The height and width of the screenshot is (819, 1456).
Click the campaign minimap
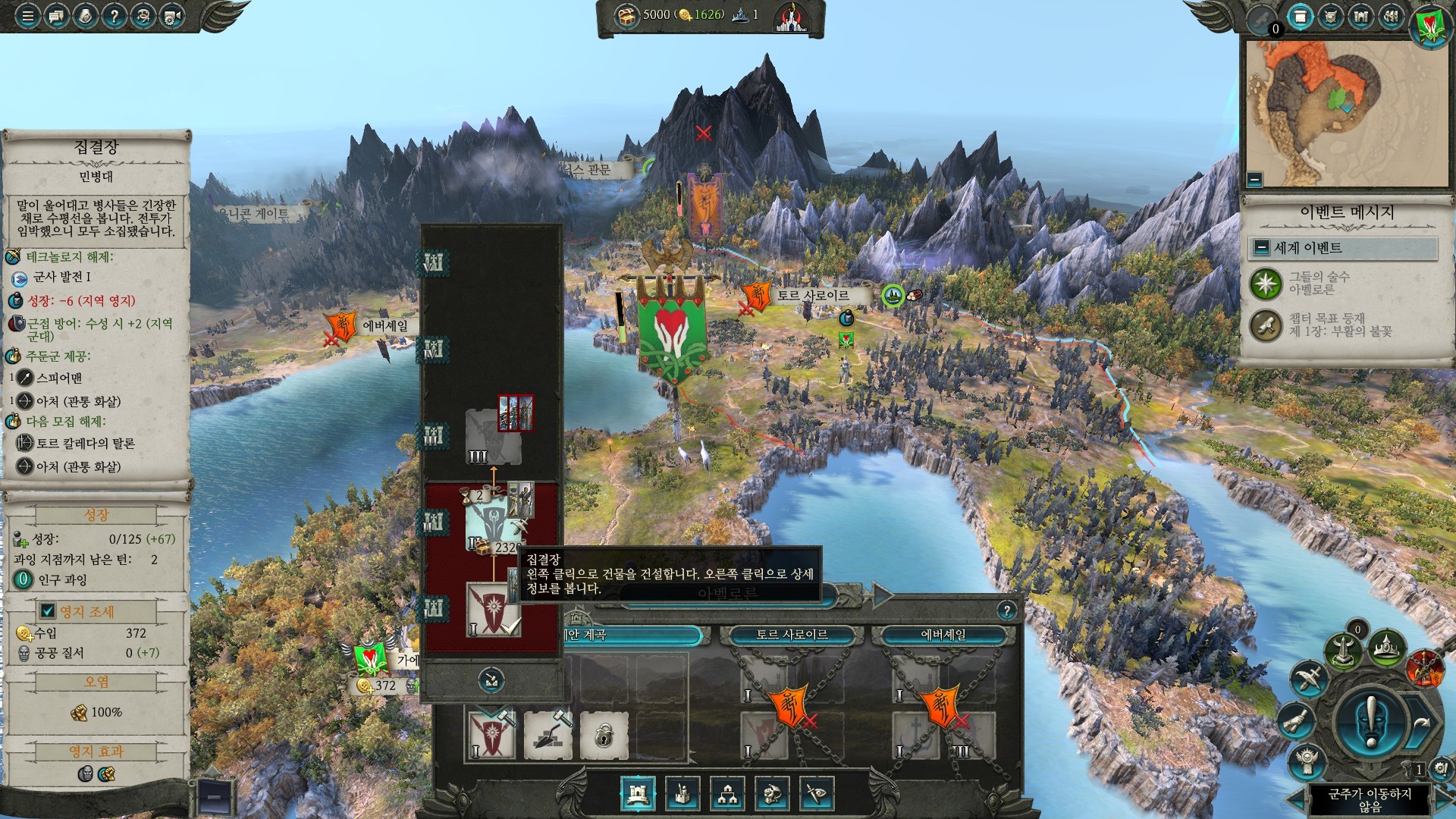click(1347, 114)
